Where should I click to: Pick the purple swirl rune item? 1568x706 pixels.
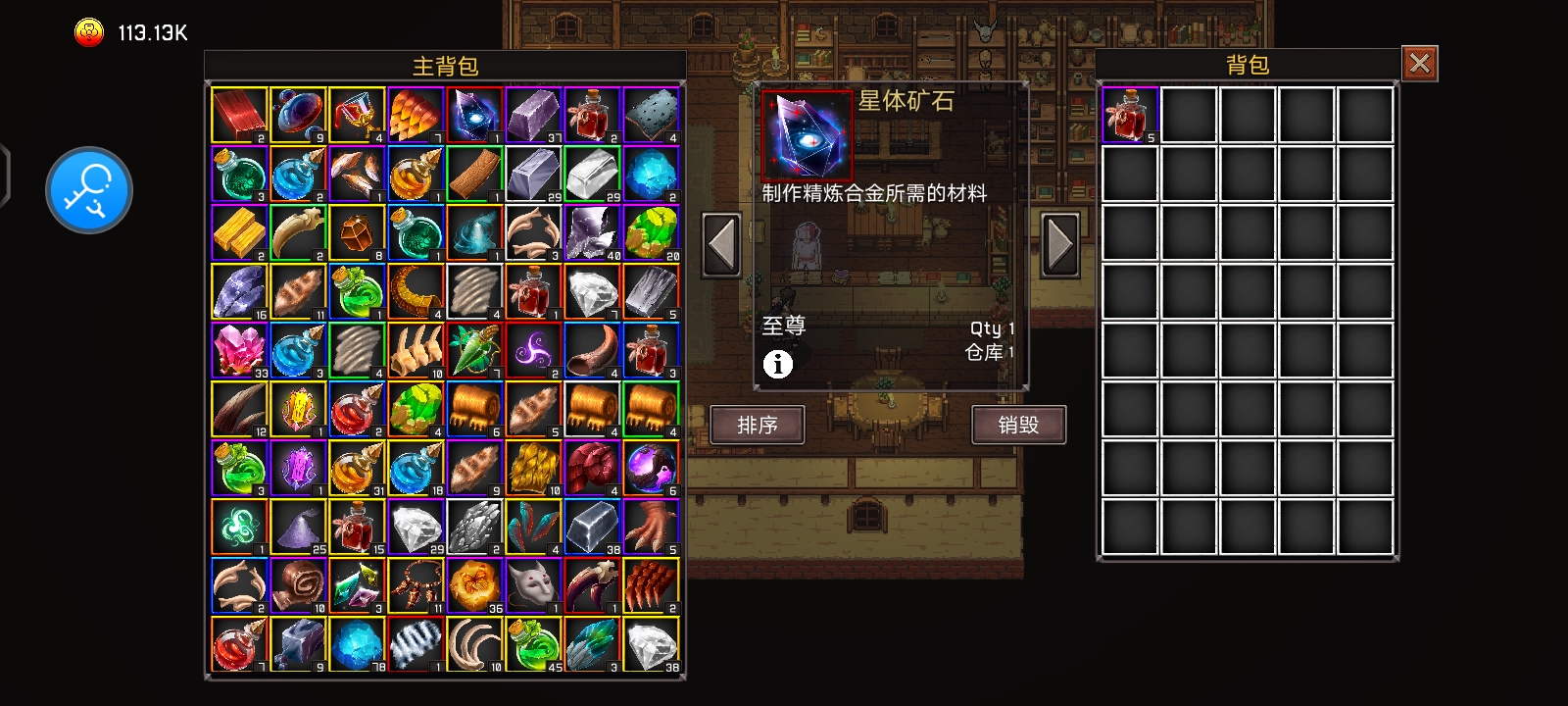point(533,350)
